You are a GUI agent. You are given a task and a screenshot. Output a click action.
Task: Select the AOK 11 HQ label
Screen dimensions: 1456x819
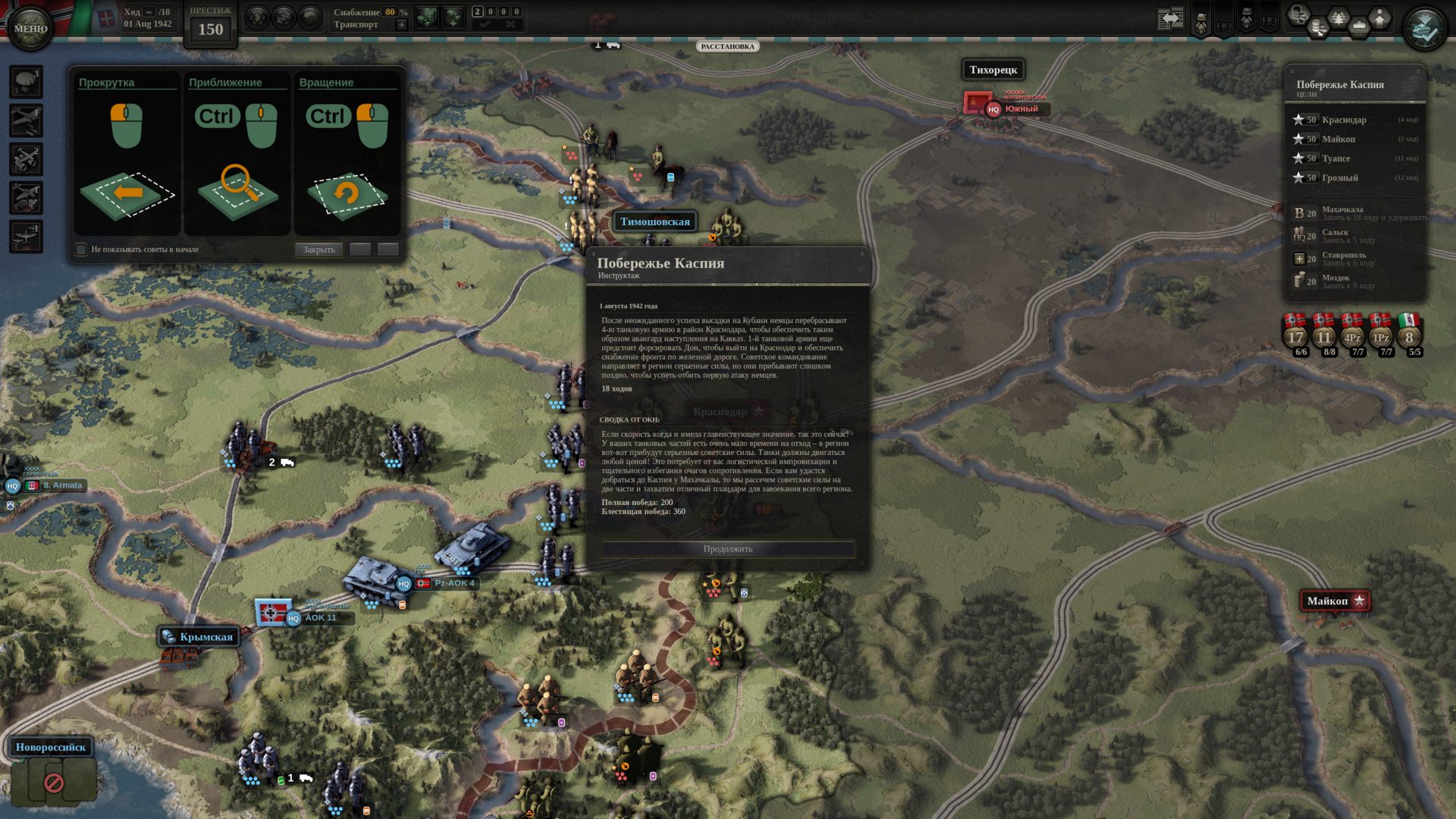coord(319,618)
